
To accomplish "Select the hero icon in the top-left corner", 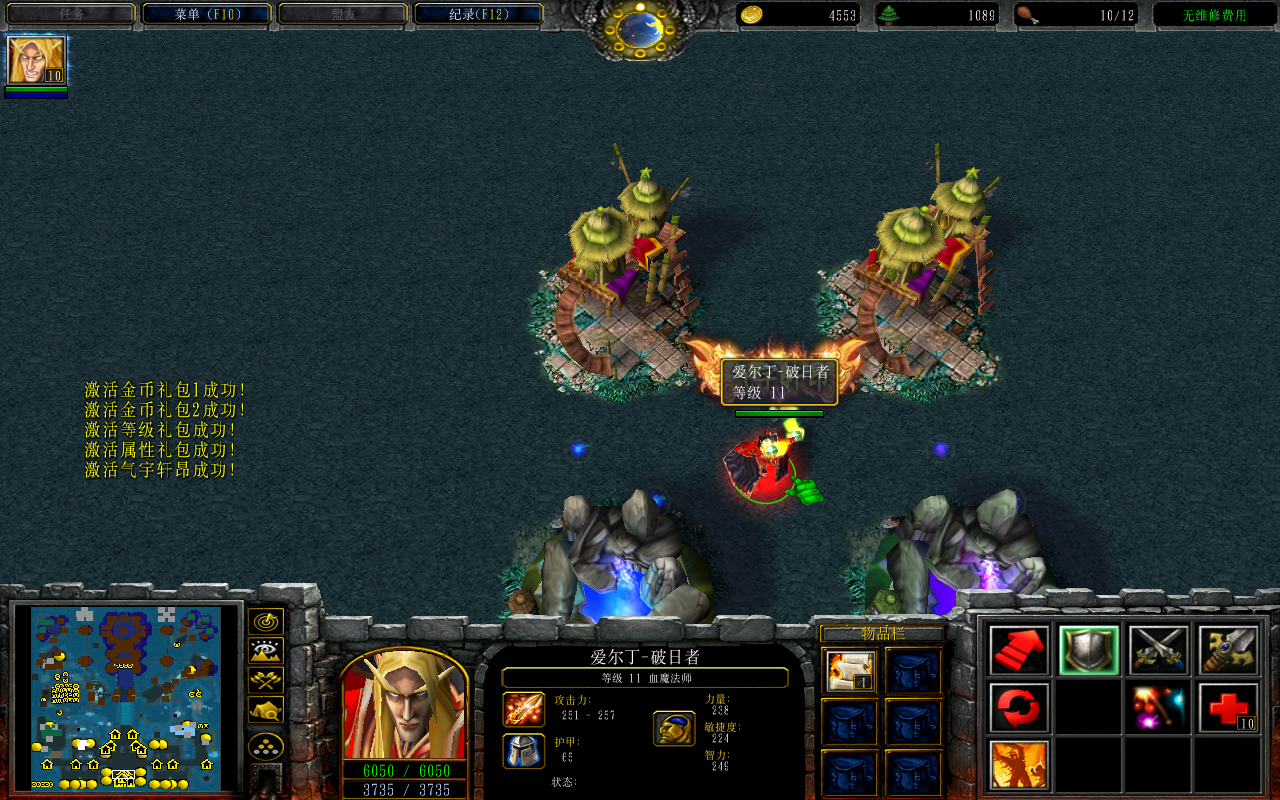I will pyautogui.click(x=37, y=61).
